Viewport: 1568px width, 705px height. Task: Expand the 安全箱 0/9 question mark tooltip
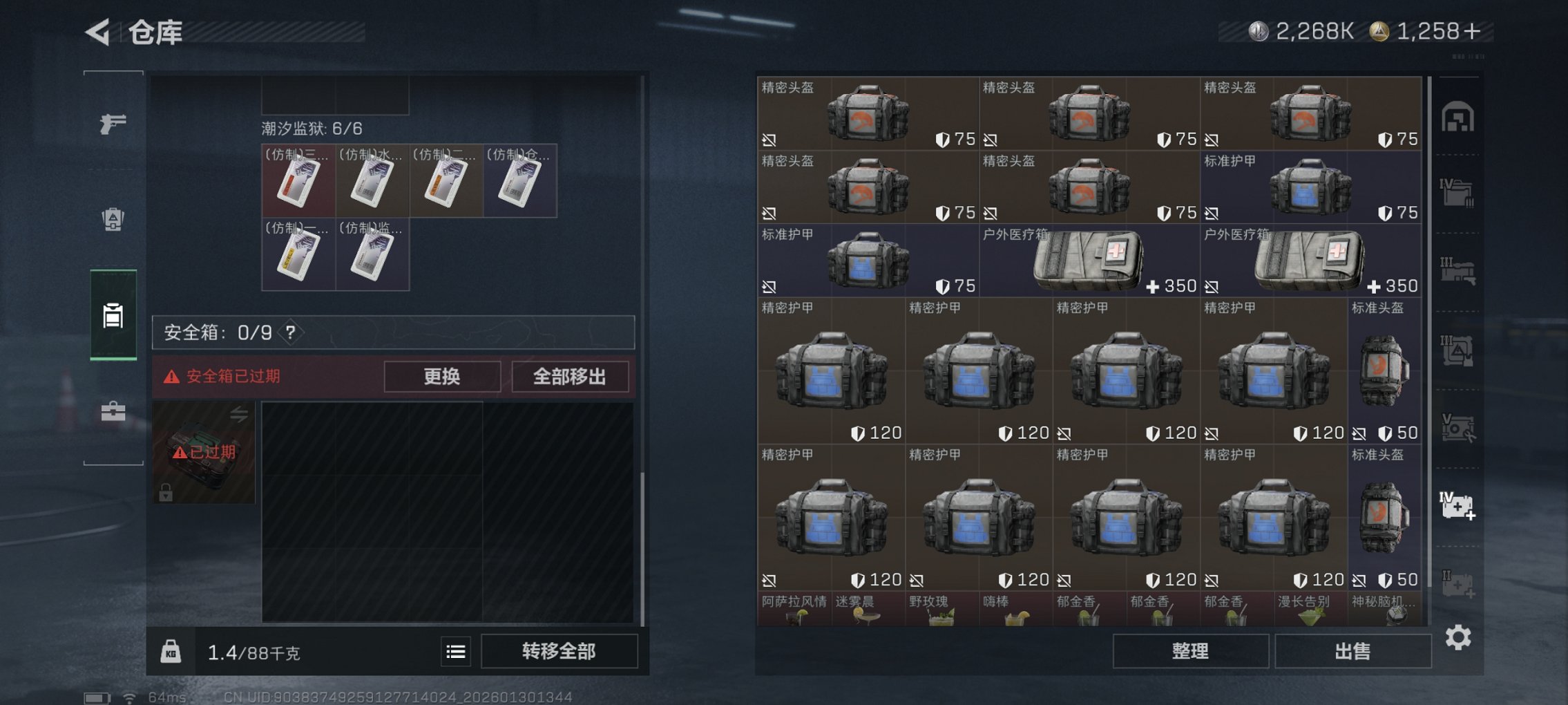coord(290,330)
